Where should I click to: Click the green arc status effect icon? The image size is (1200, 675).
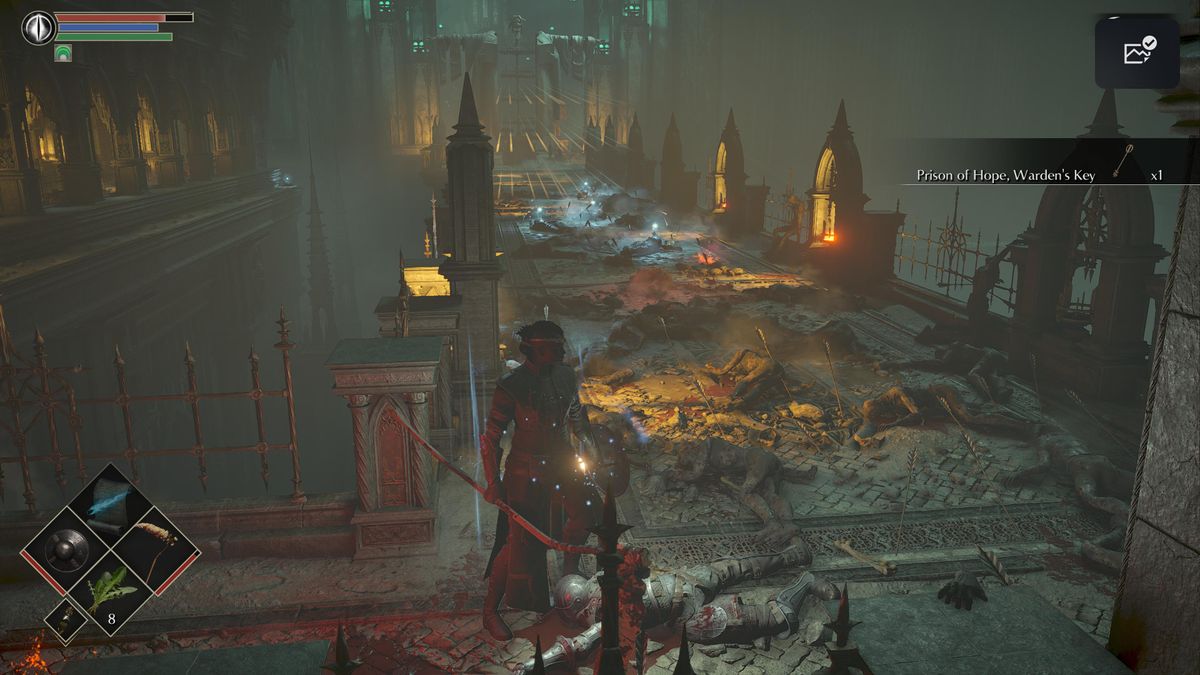[63, 53]
